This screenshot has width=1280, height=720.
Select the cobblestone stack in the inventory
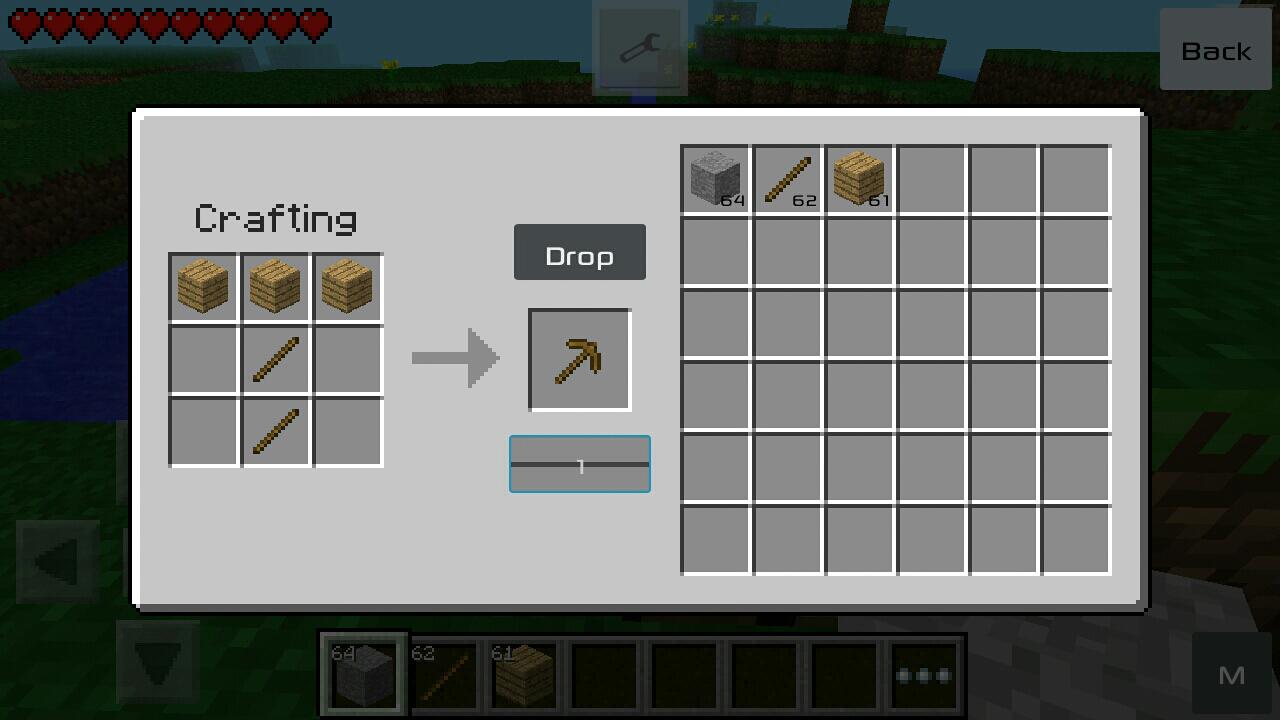(x=714, y=176)
